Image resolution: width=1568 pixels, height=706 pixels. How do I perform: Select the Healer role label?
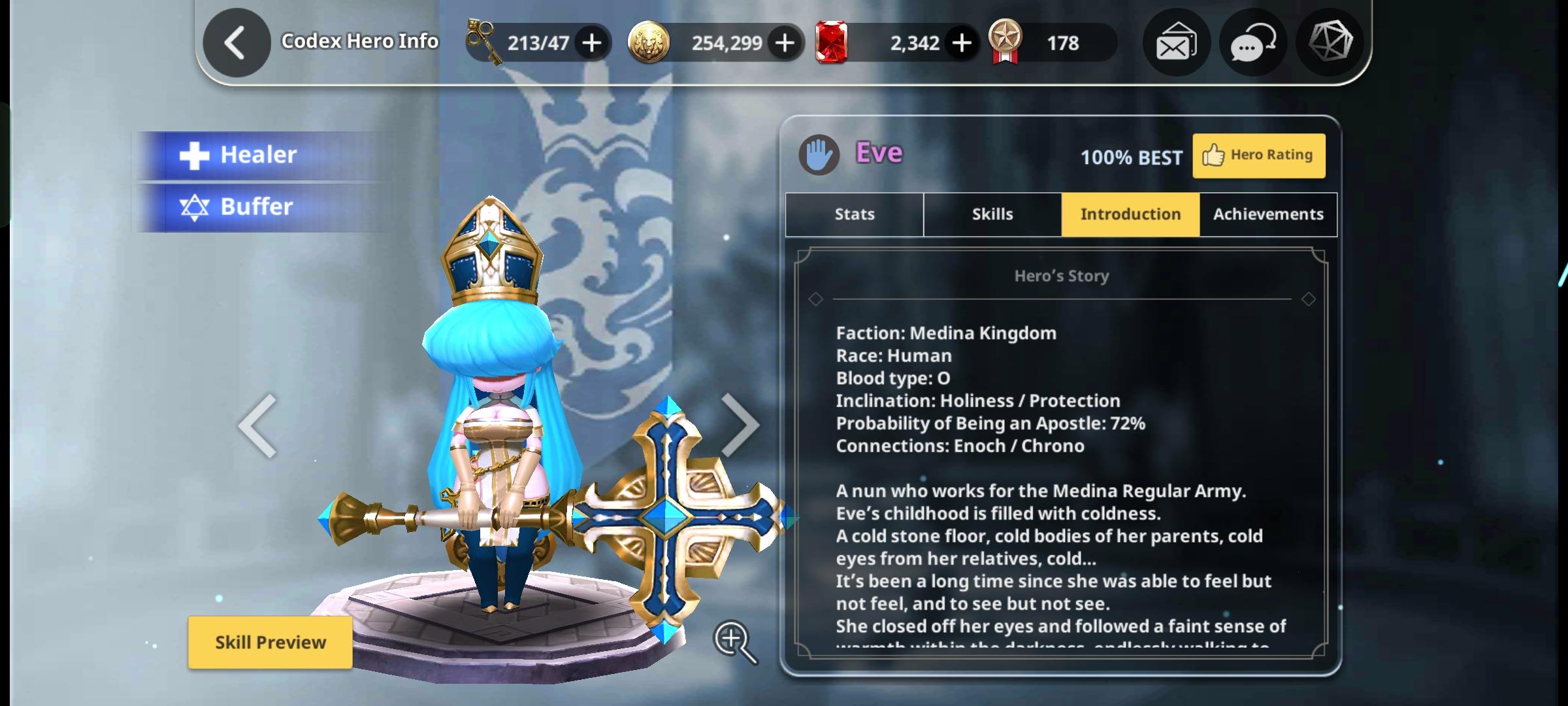[258, 154]
